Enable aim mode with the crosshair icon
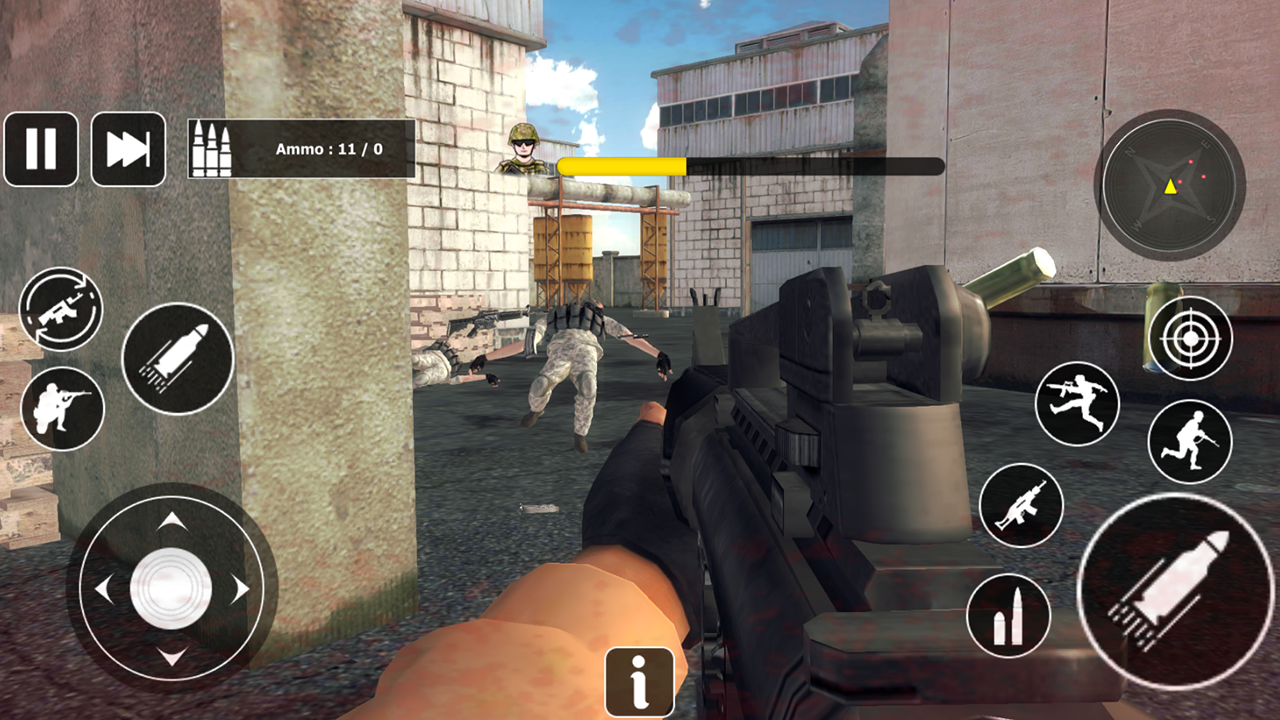Screen dimensions: 1280x720 click(x=1190, y=338)
